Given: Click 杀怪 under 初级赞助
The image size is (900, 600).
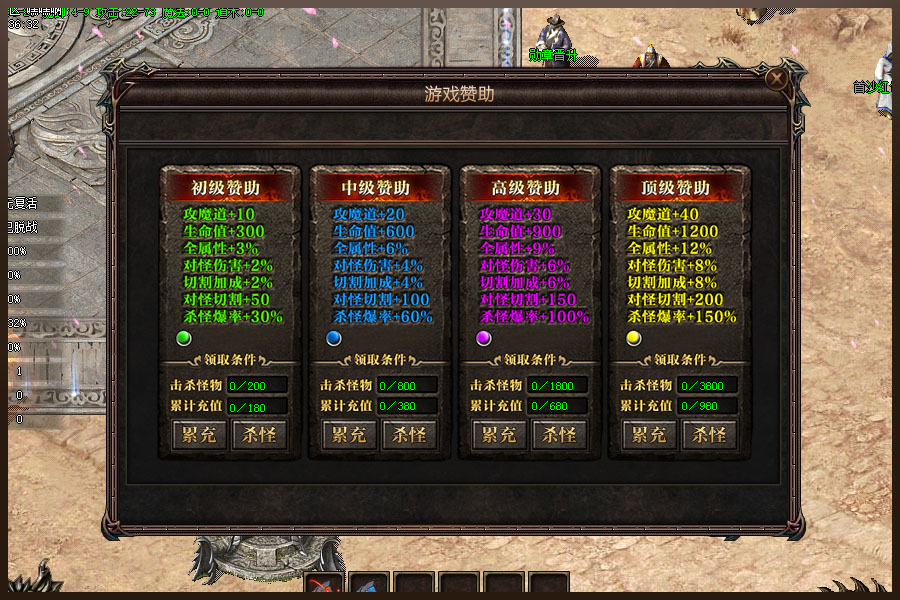Looking at the screenshot, I should [x=259, y=435].
